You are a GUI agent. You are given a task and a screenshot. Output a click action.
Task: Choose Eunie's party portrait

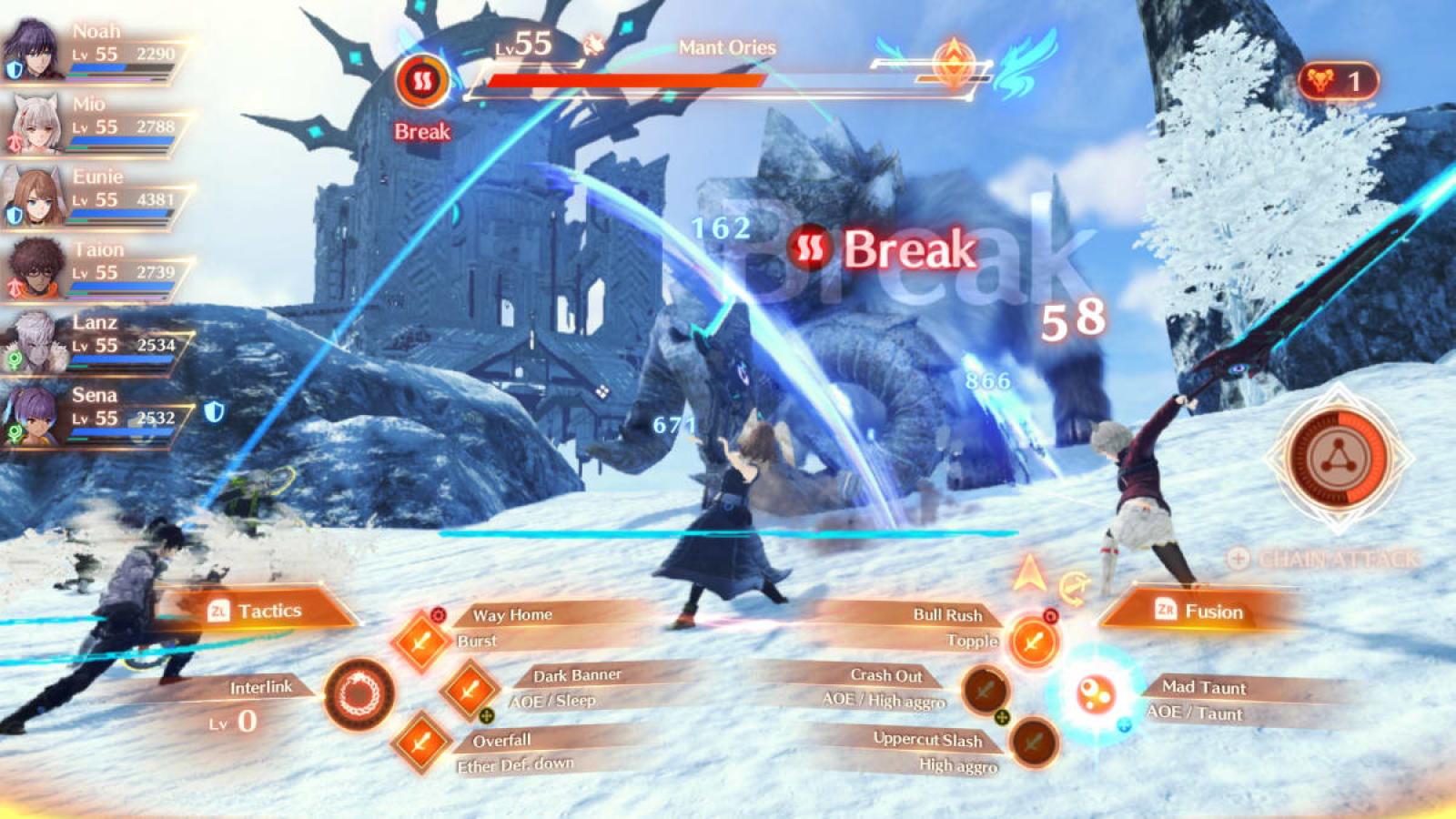pyautogui.click(x=33, y=196)
